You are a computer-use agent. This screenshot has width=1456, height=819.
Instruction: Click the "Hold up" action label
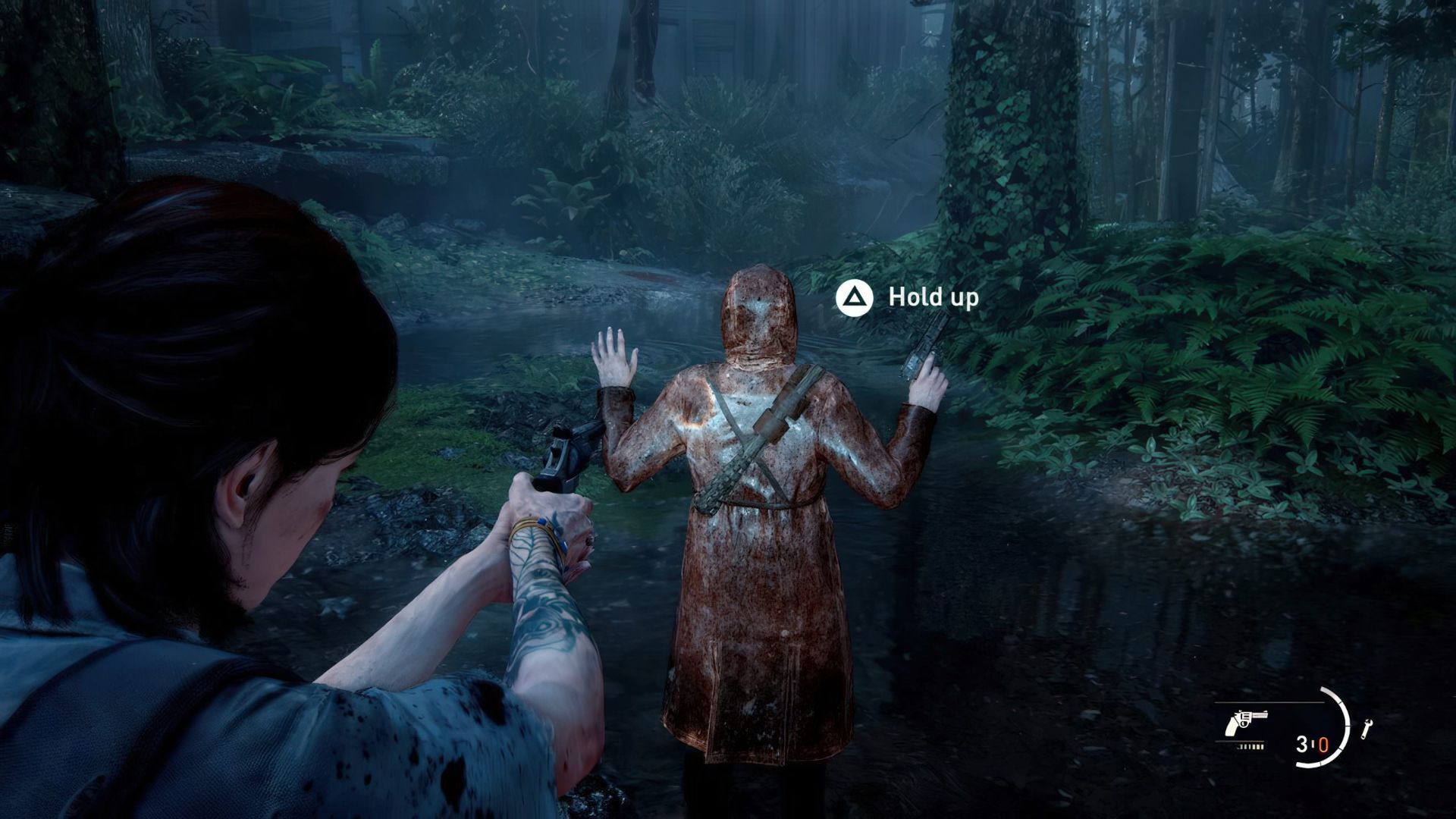pyautogui.click(x=934, y=298)
